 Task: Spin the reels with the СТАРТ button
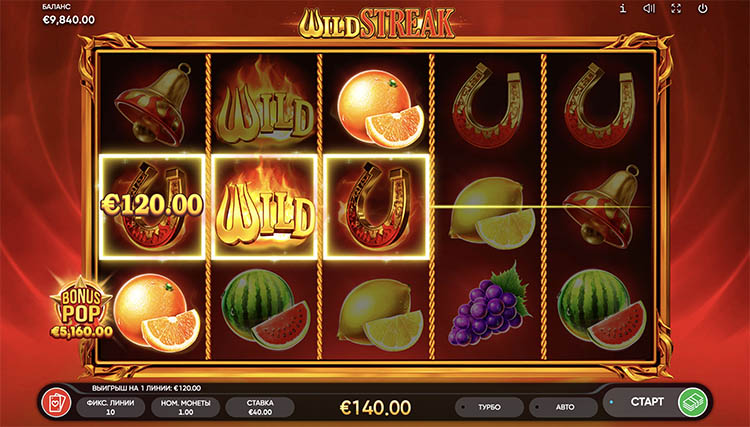pyautogui.click(x=648, y=402)
